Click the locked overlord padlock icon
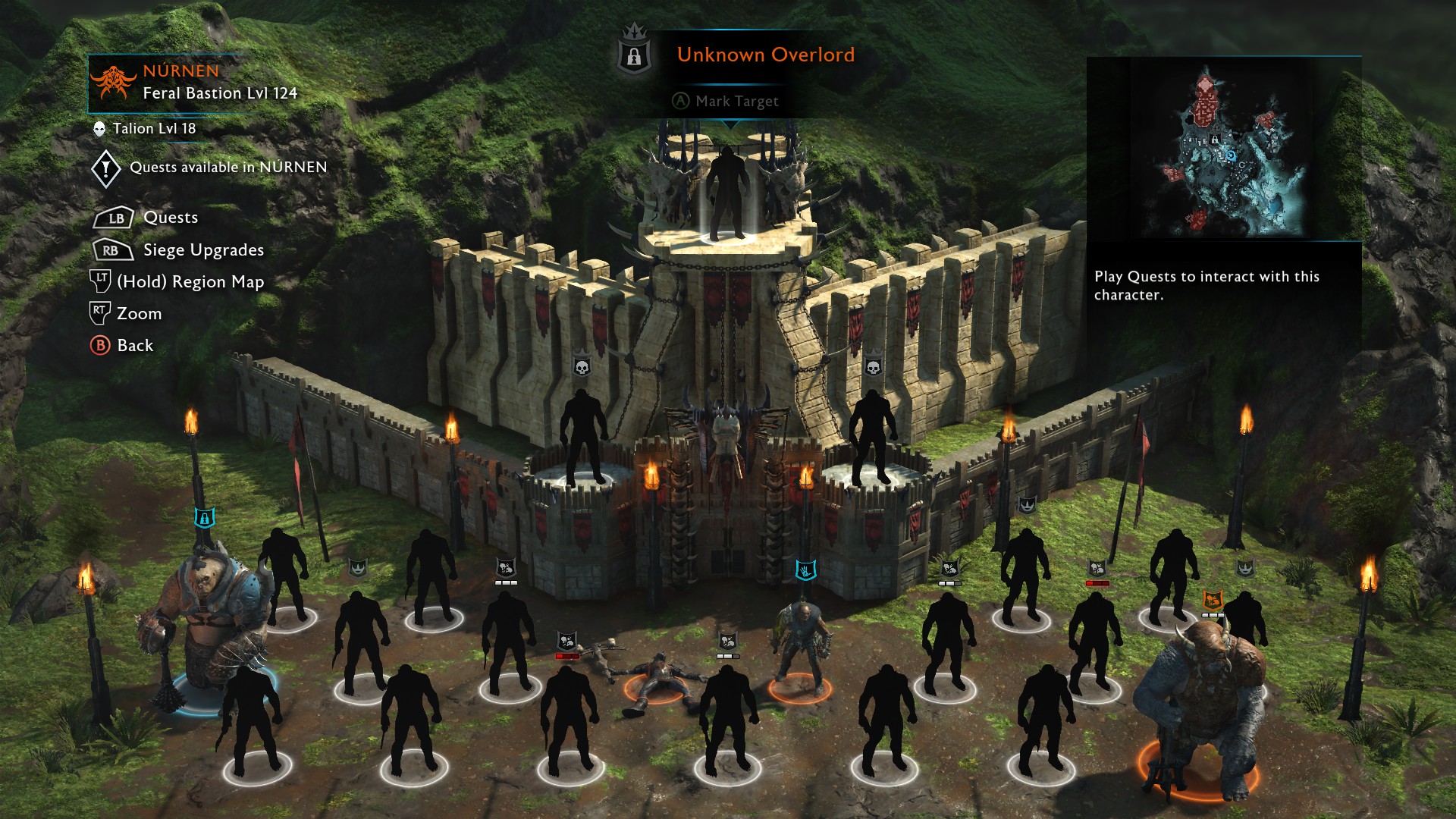Screen dimensions: 1456x819 point(635,55)
